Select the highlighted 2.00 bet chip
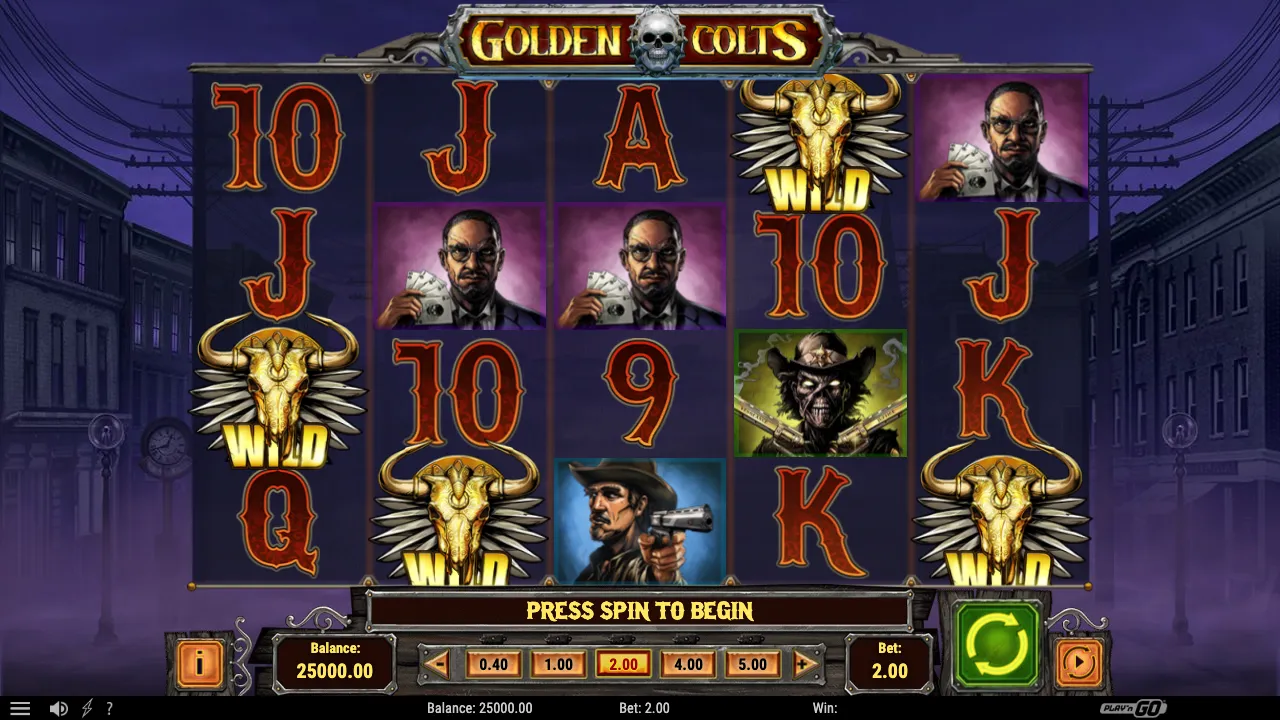Screen dimensions: 1280x720 click(x=622, y=663)
